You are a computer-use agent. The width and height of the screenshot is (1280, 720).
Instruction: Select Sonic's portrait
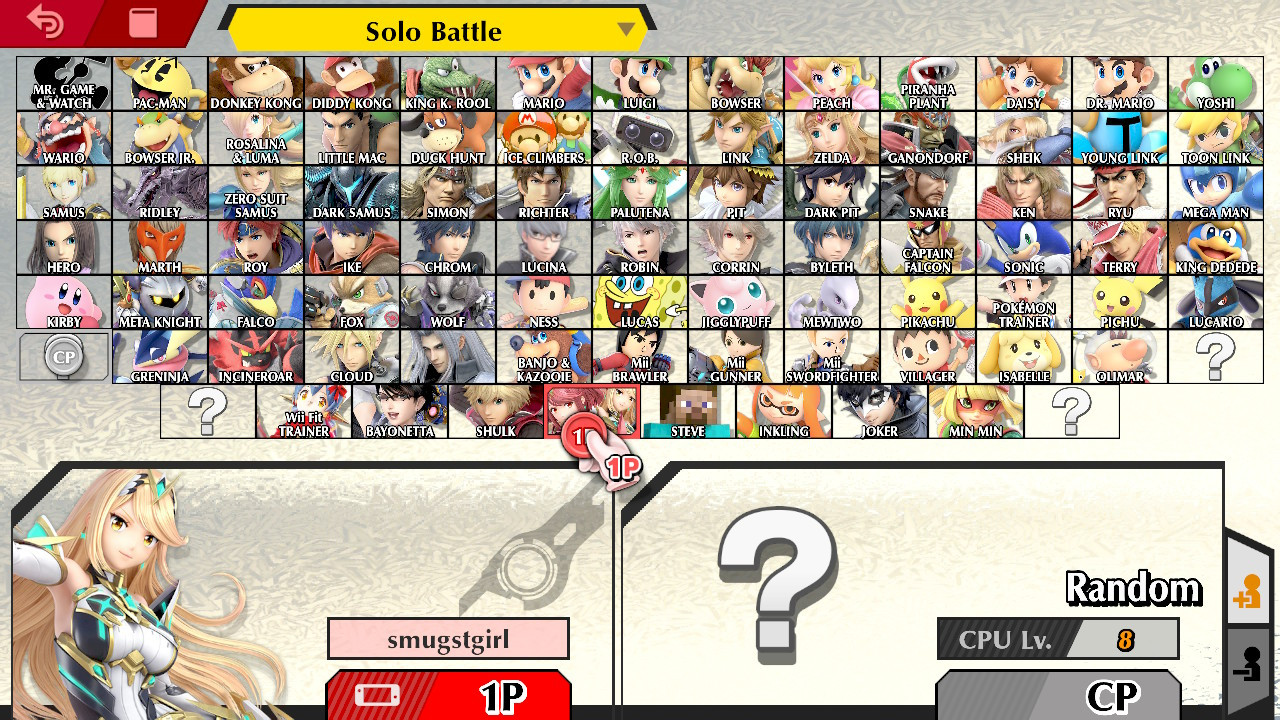pos(1023,246)
